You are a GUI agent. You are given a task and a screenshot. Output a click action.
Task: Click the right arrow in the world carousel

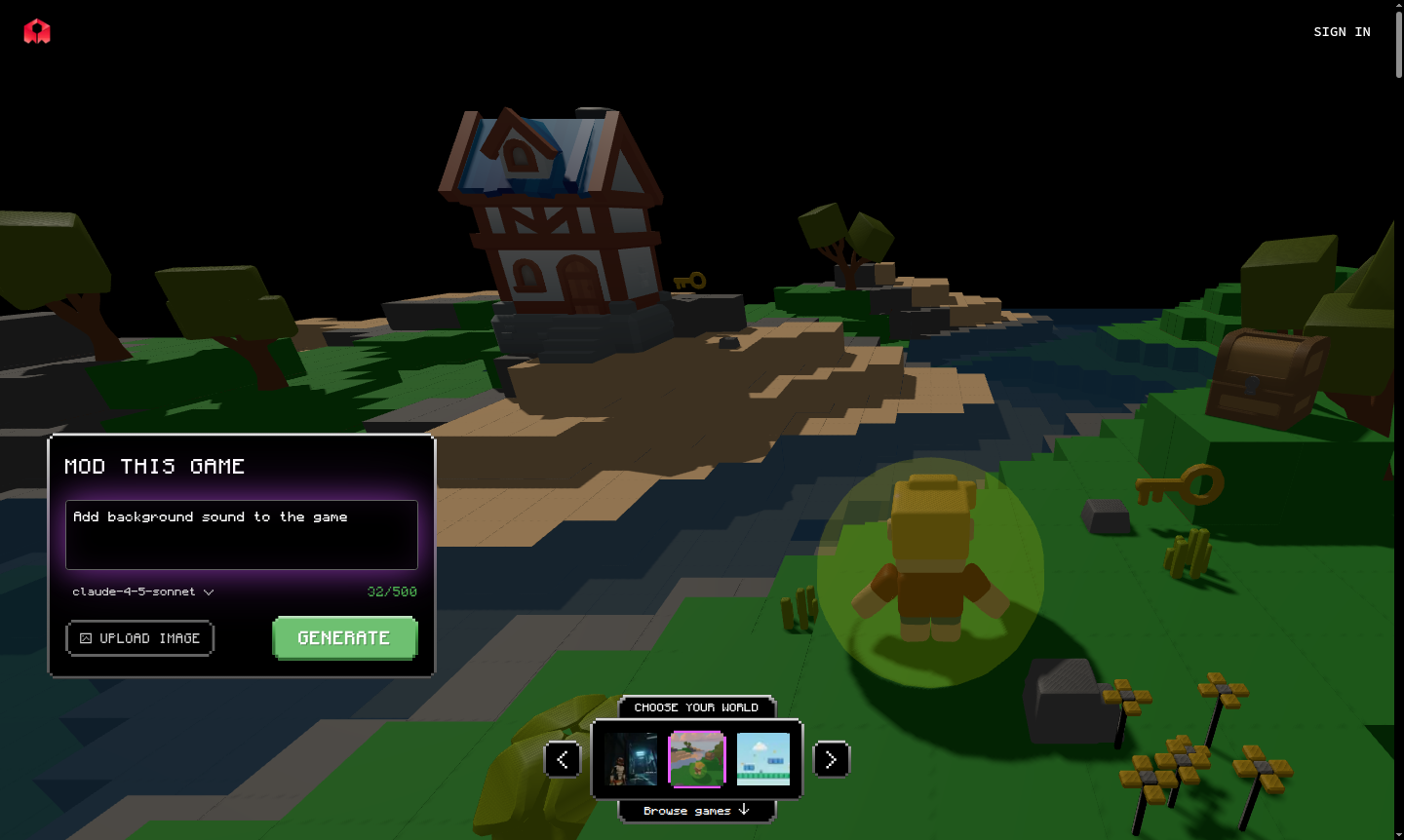832,759
